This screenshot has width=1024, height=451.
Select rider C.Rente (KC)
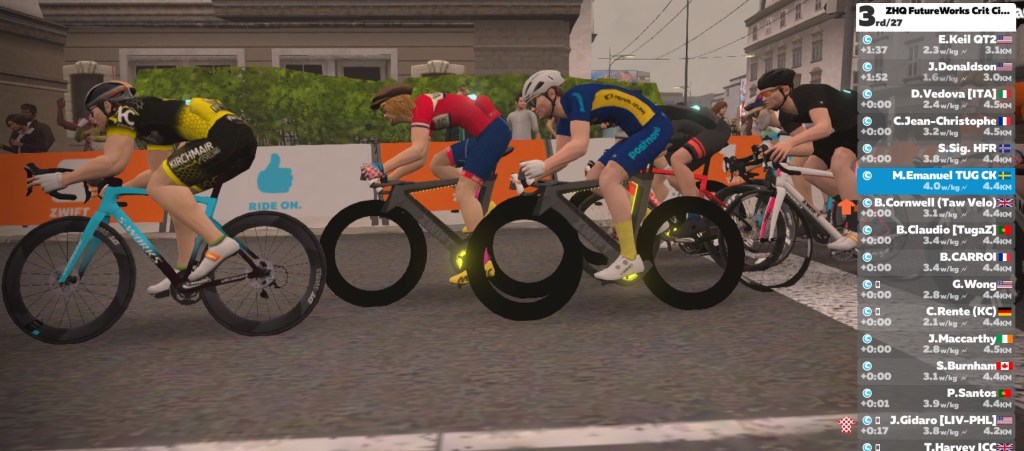(x=937, y=316)
